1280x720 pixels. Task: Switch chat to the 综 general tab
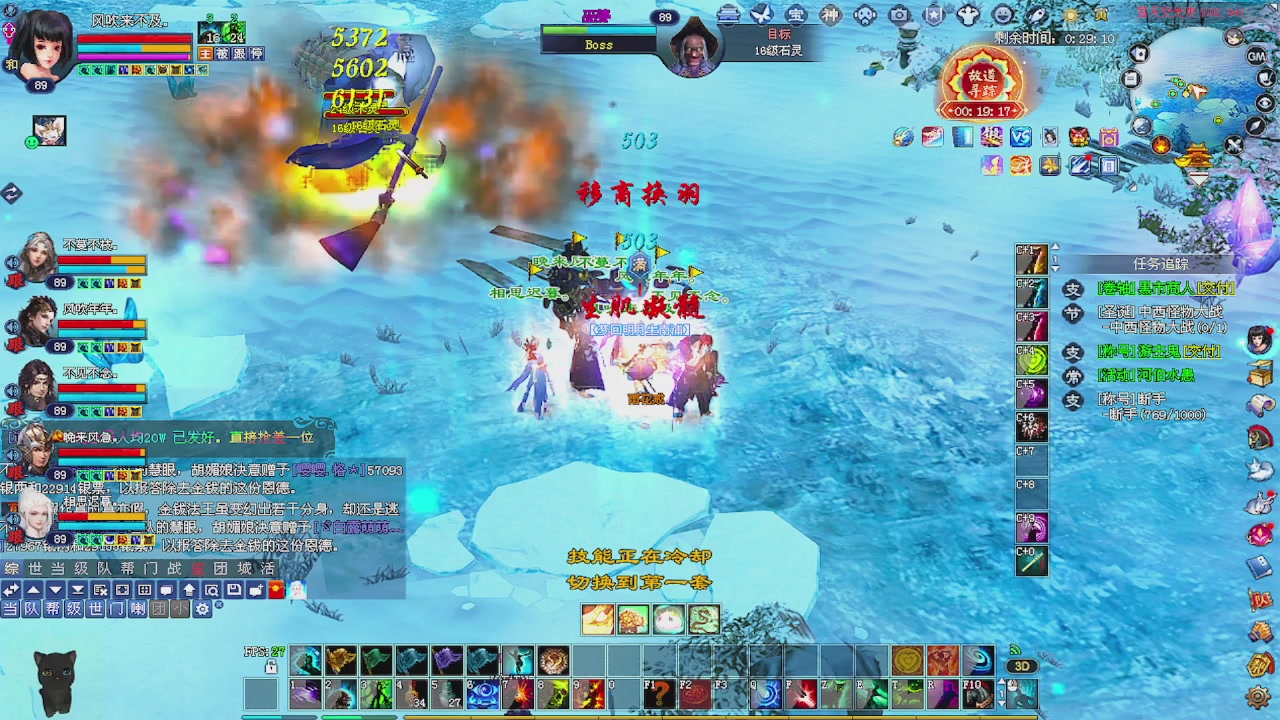click(x=12, y=568)
